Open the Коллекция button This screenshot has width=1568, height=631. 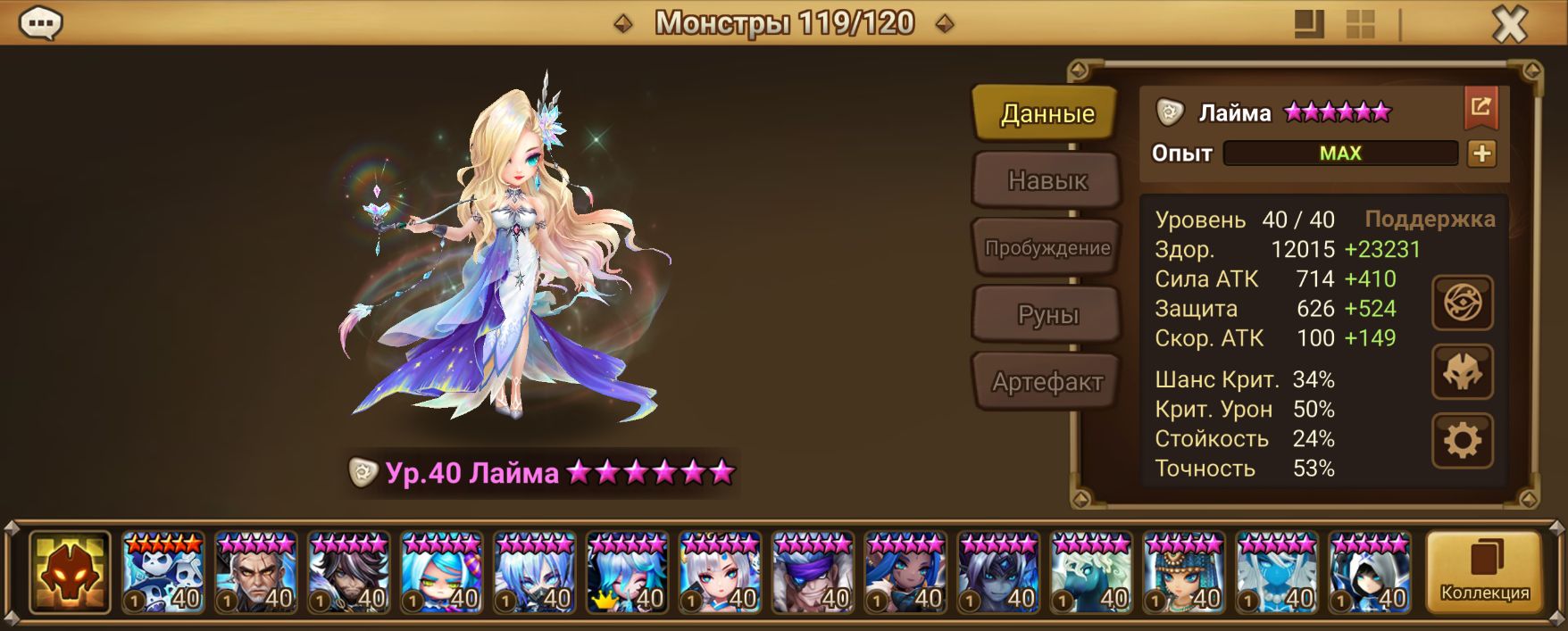1484,573
